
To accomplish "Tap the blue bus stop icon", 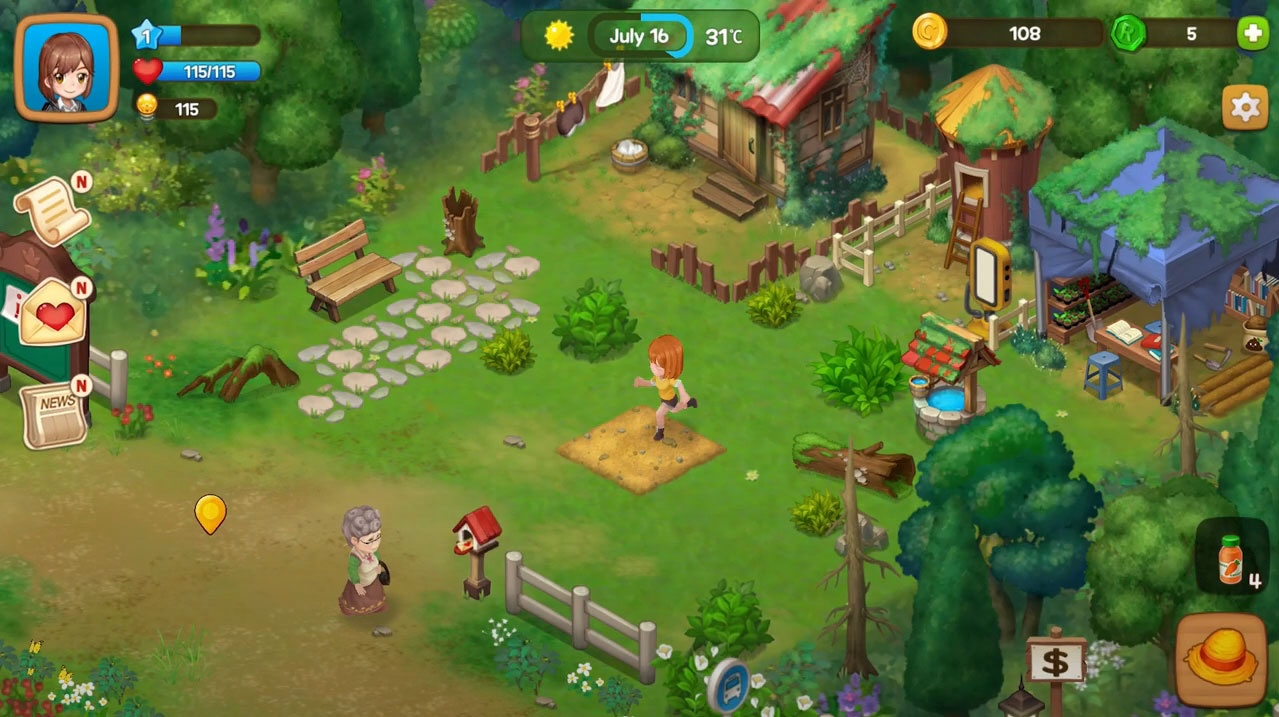I will click(728, 686).
